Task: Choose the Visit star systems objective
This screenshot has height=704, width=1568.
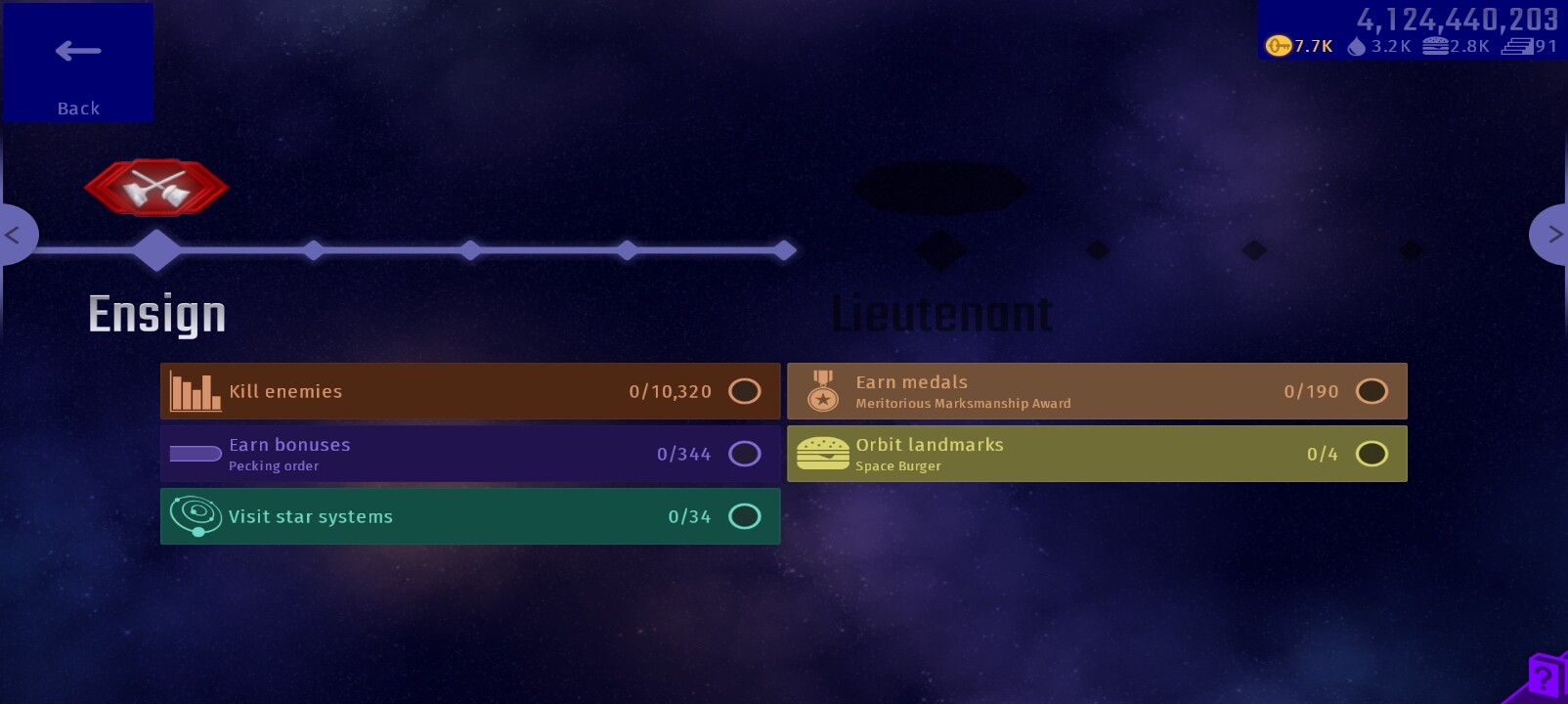Action: 470,516
